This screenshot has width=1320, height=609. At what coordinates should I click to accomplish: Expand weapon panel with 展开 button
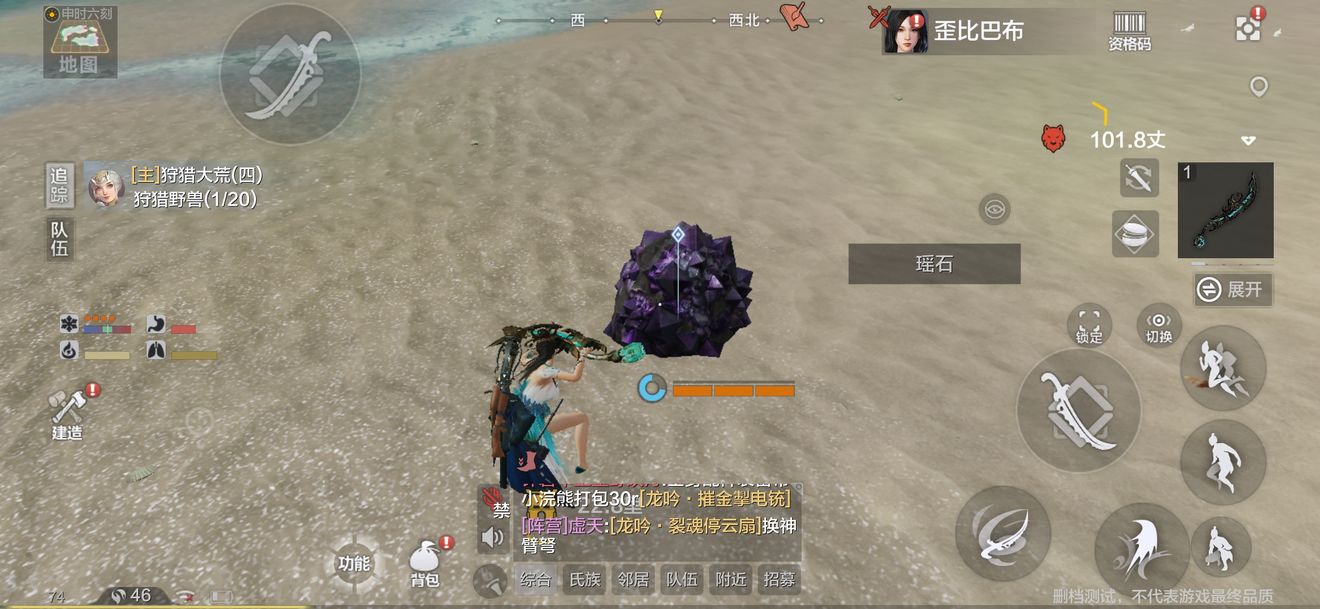1233,290
